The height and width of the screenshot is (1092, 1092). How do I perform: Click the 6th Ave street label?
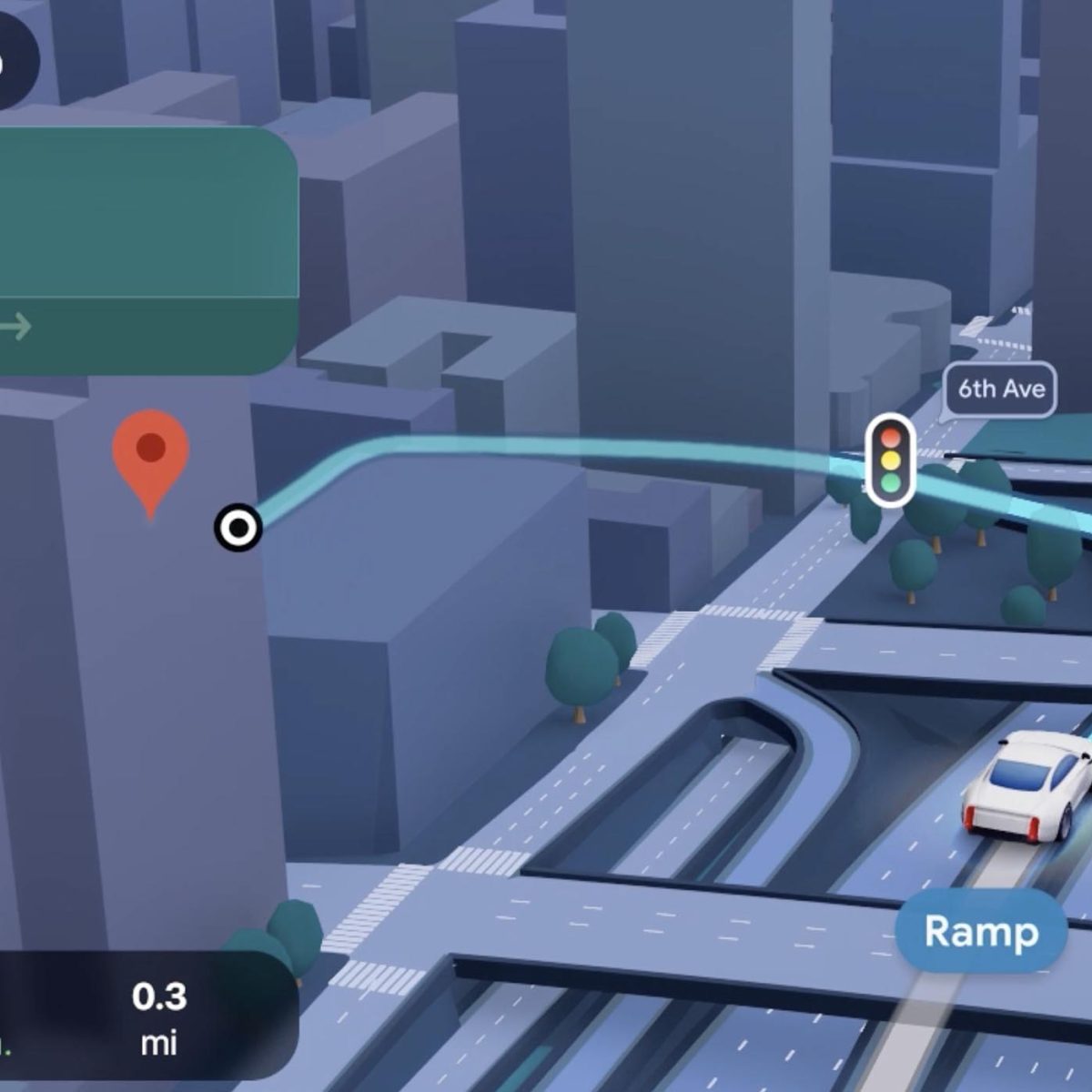click(1000, 389)
